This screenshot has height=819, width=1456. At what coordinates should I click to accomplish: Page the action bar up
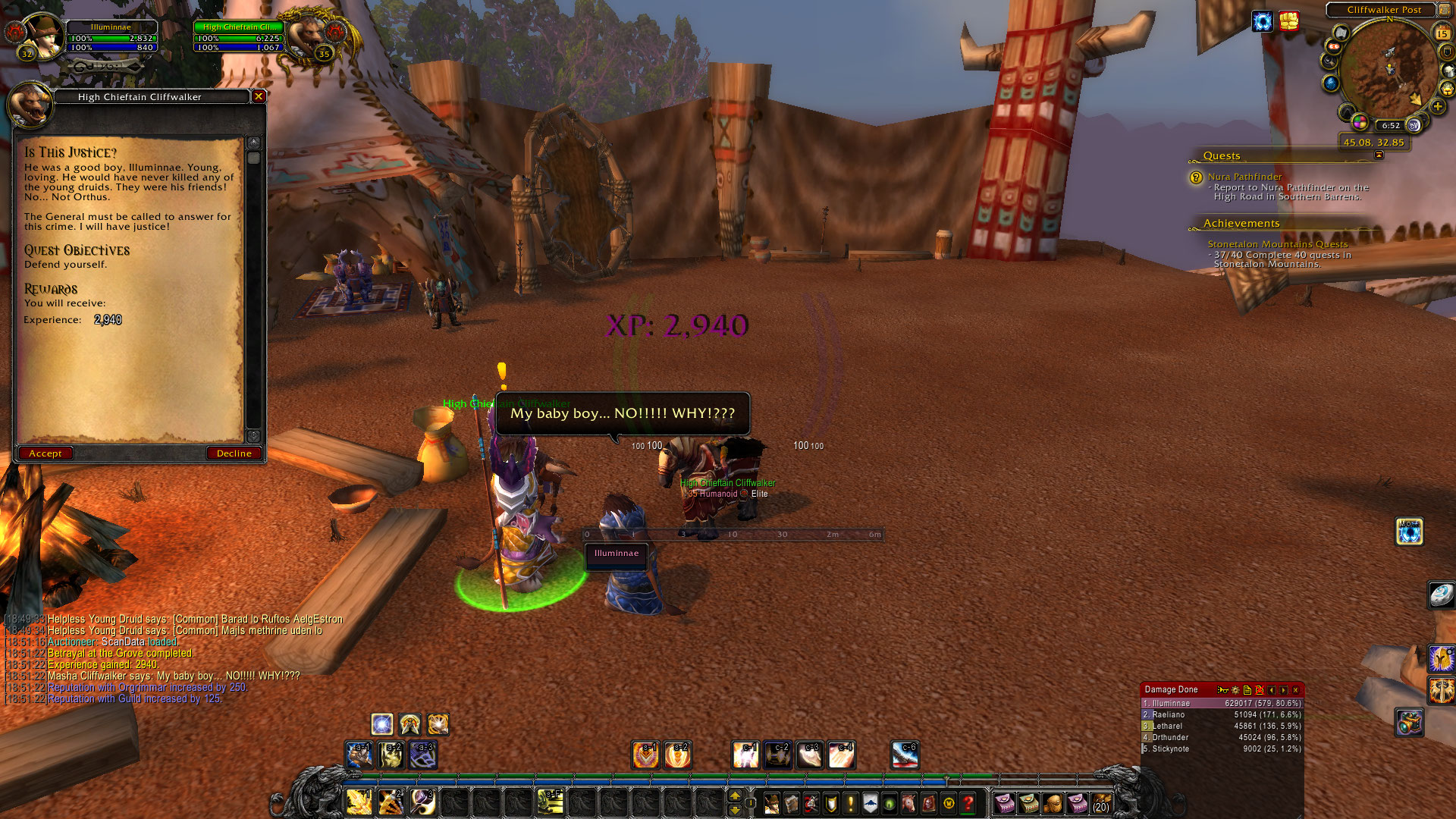click(x=734, y=795)
